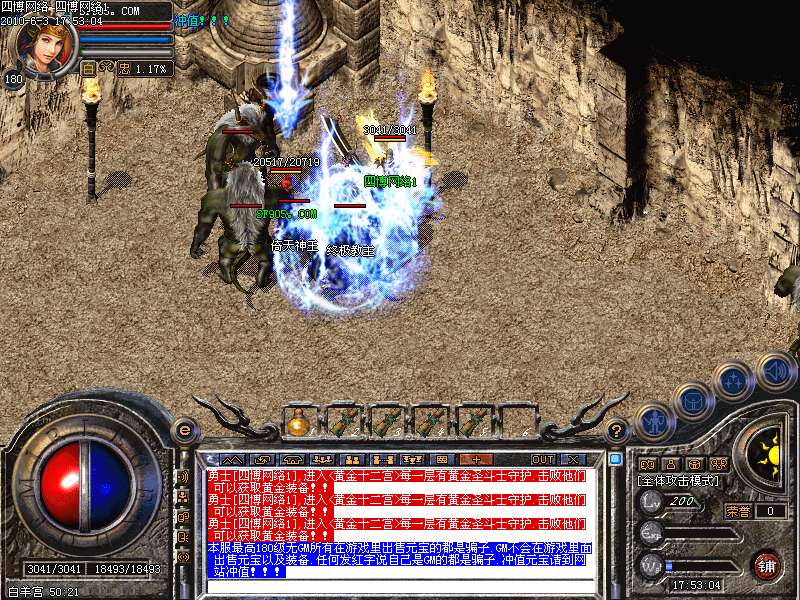
Task: Close the chat panel with the X button
Action: pyautogui.click(x=574, y=459)
